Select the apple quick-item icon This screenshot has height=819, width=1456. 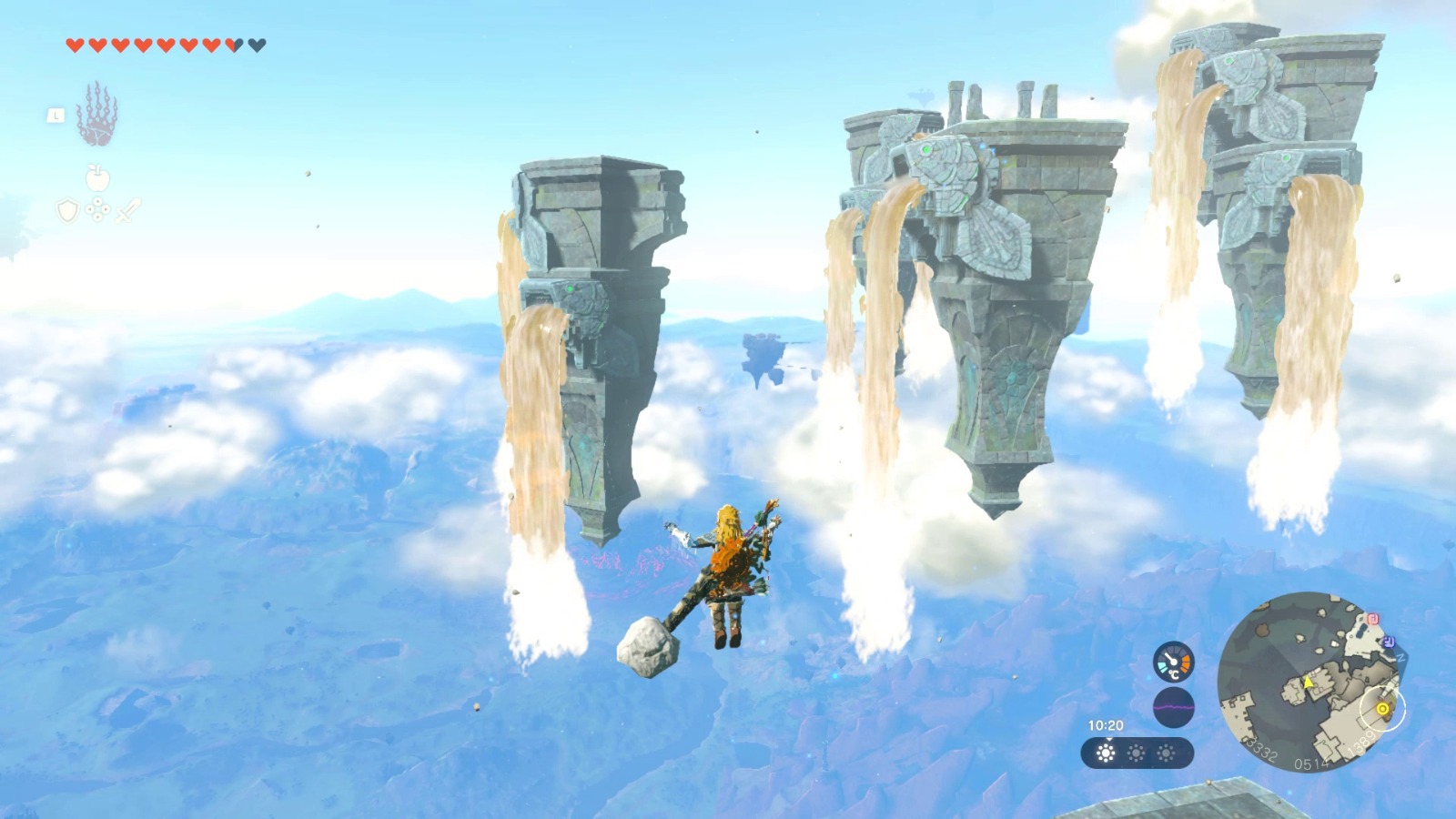(97, 177)
